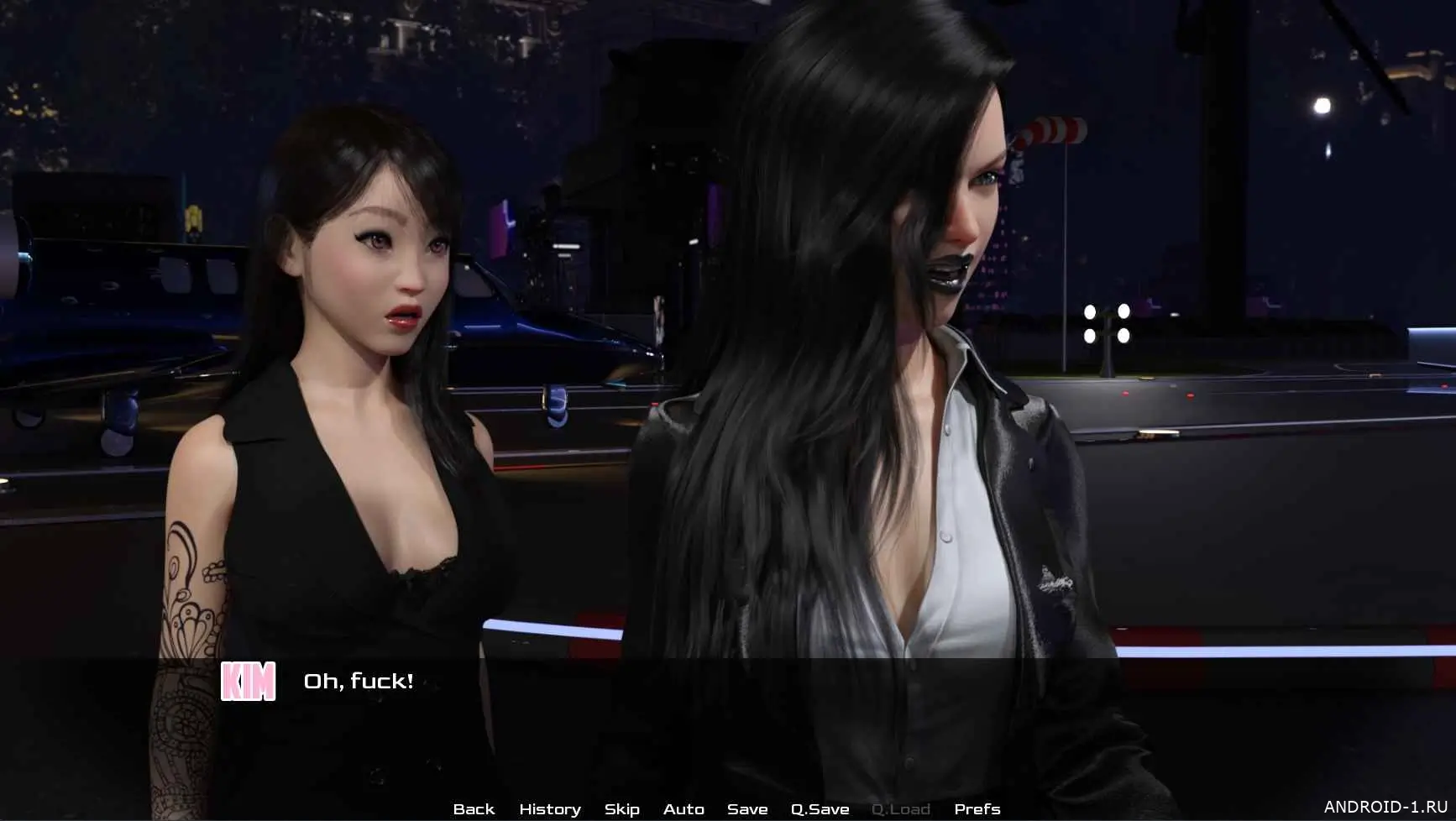The width and height of the screenshot is (1456, 821).
Task: Open Prefs settings menu
Action: click(x=977, y=808)
